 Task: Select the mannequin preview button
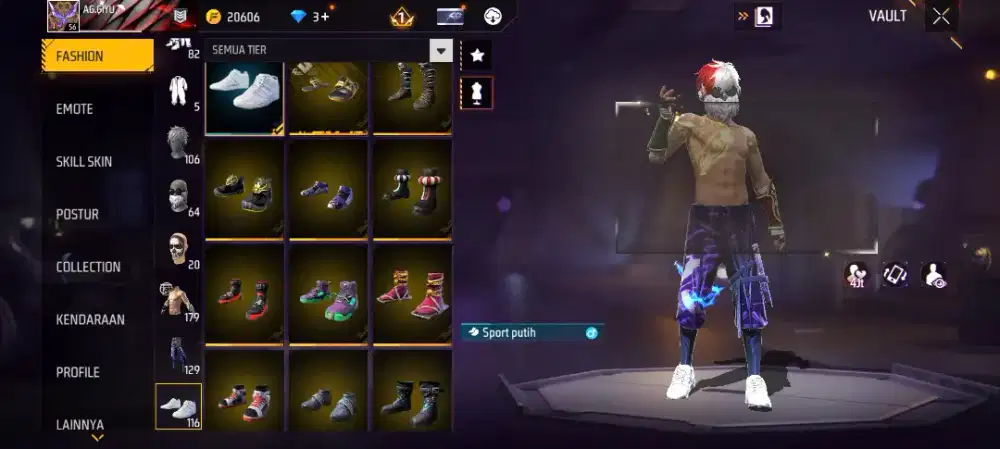coord(477,93)
